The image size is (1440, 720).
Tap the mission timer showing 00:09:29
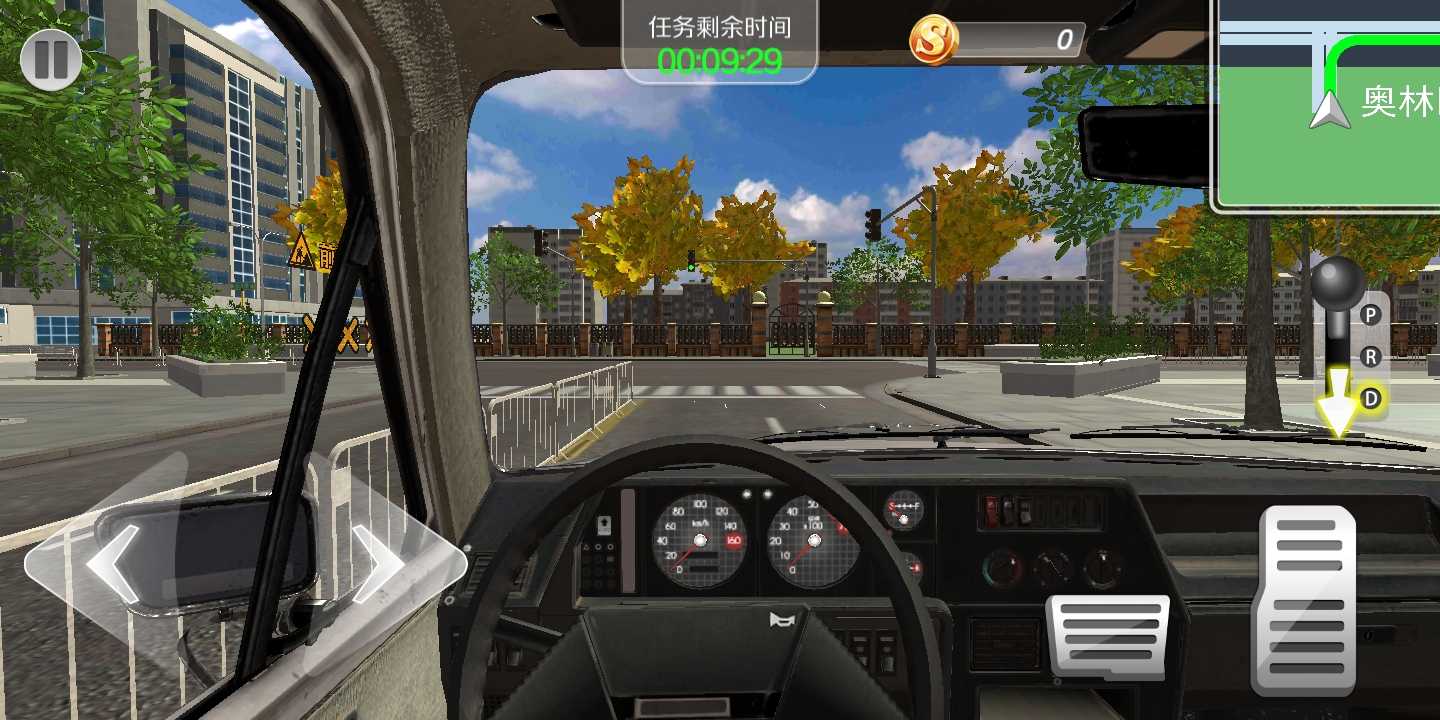(719, 60)
